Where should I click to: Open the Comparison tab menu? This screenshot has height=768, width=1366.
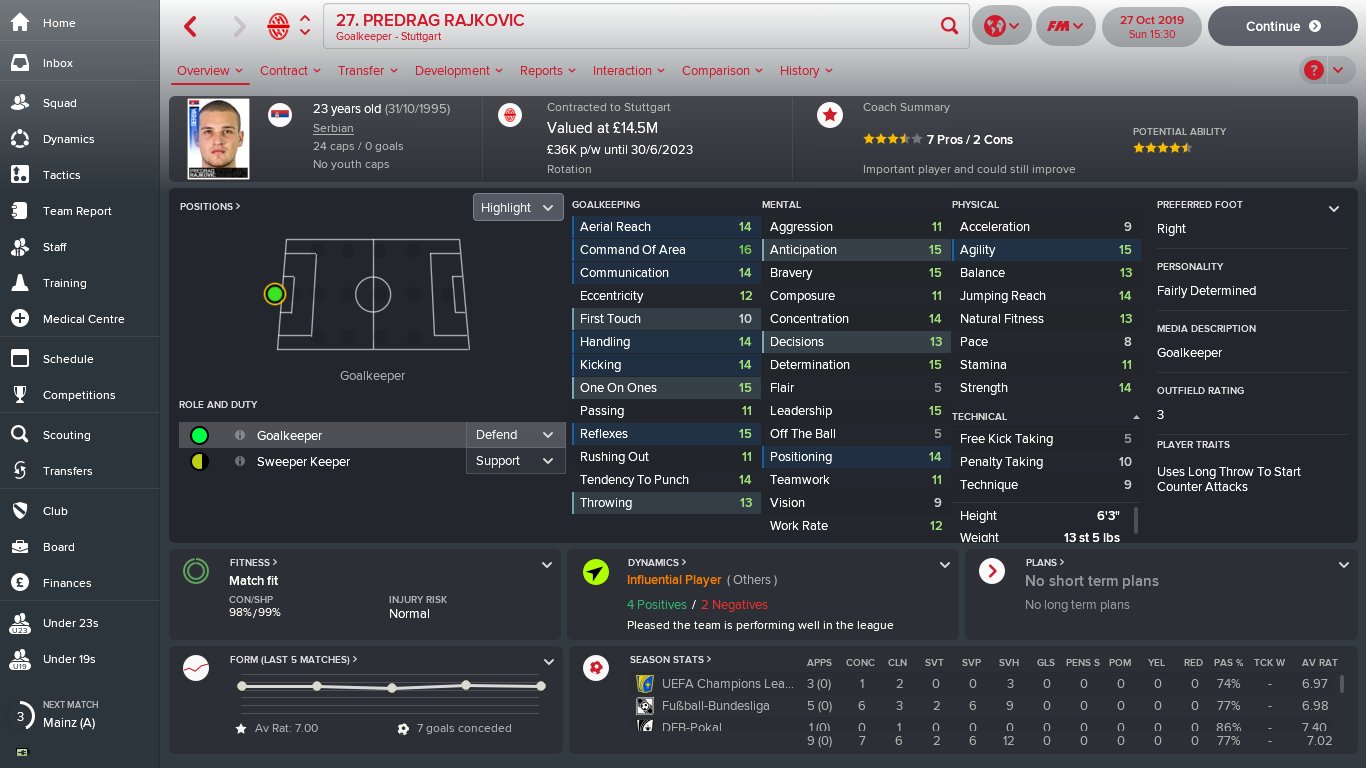722,71
